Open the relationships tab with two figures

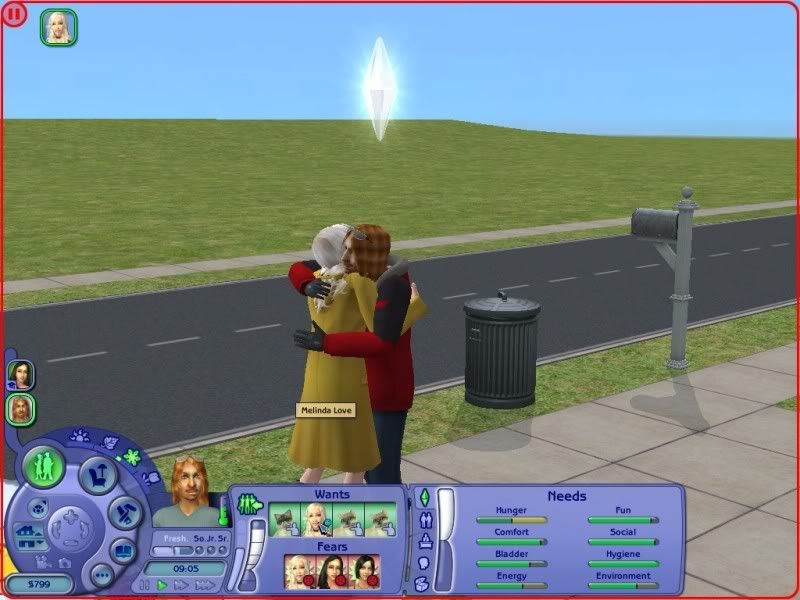tap(423, 520)
